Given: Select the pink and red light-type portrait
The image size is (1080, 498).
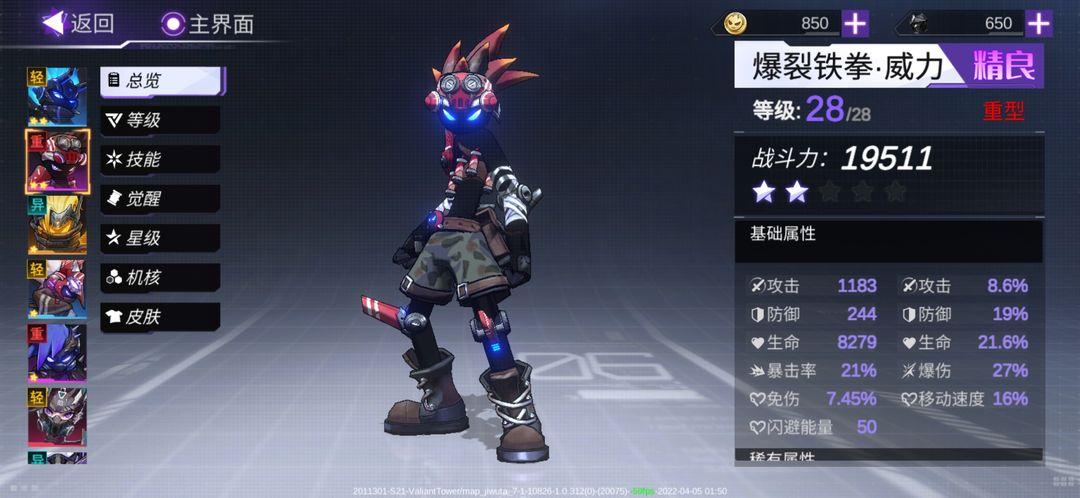Looking at the screenshot, I should [x=57, y=289].
